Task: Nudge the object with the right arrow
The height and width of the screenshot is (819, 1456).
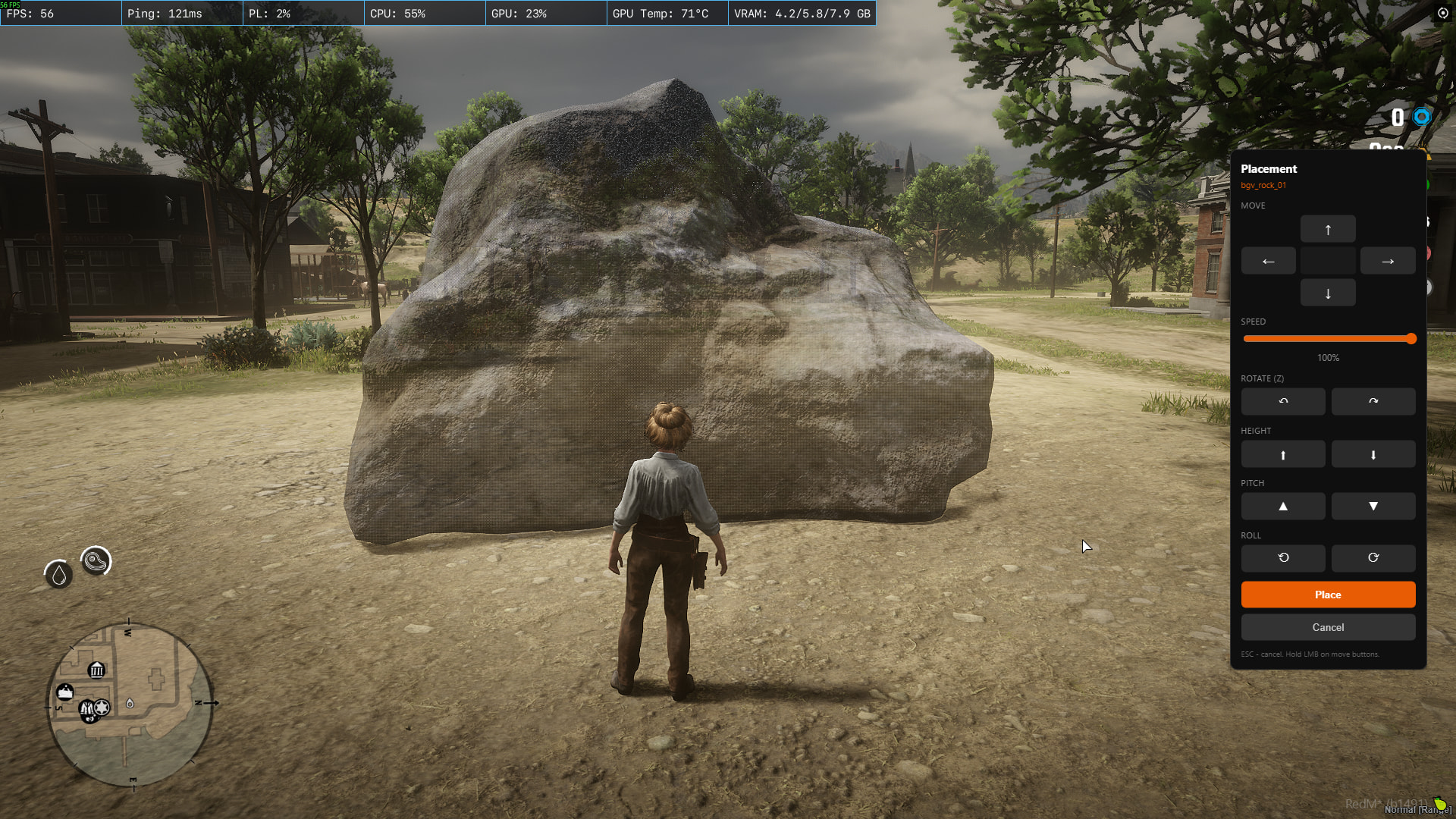Action: (1388, 261)
